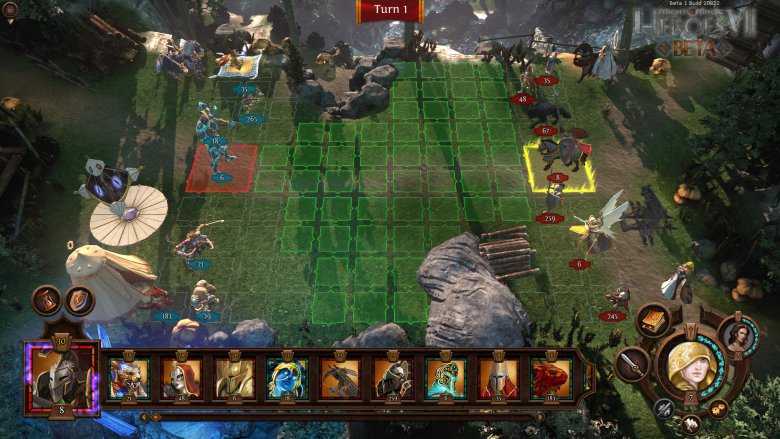Open the hero spellbook
The width and height of the screenshot is (780, 439).
[x=653, y=322]
